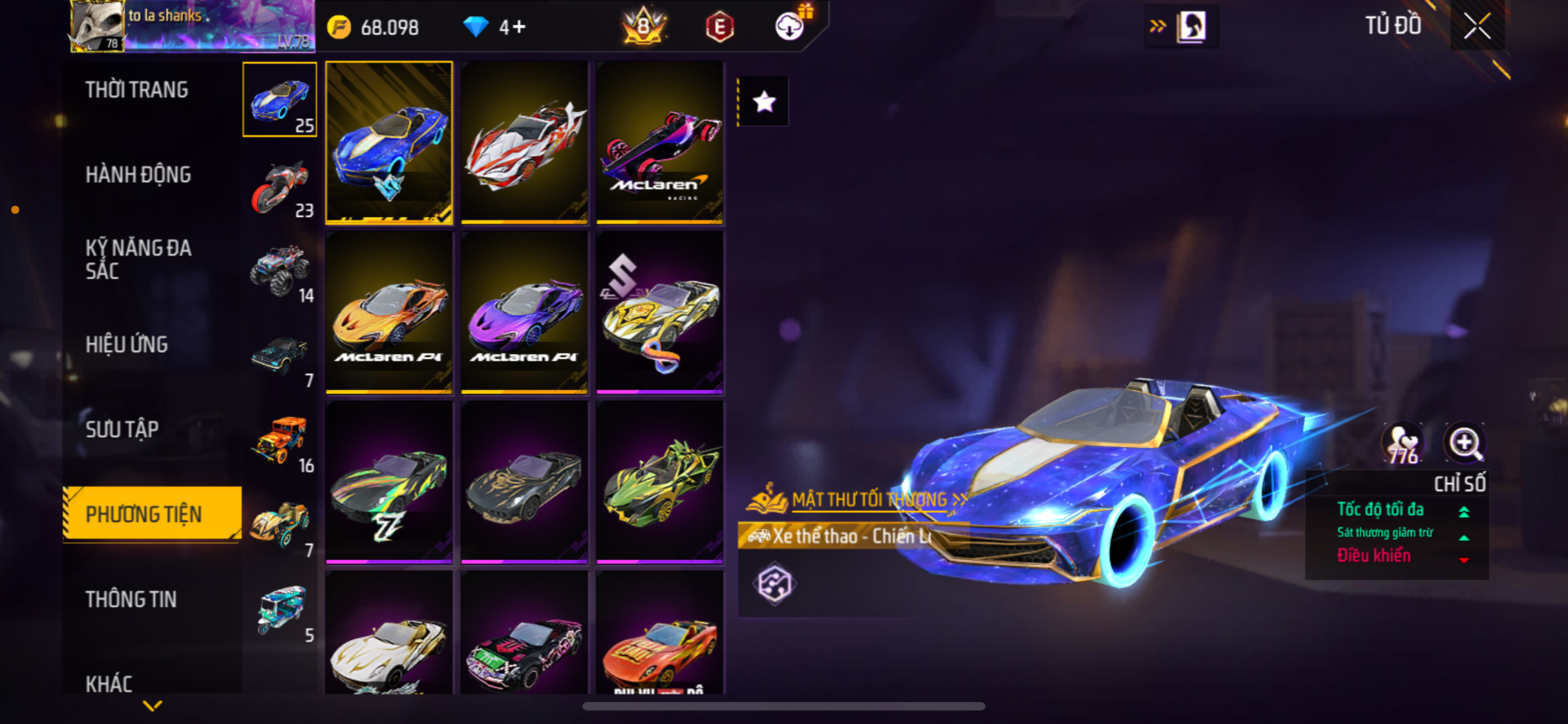Viewport: 1568px width, 724px height.
Task: Zoom in on the vehicle preview
Action: click(x=1464, y=443)
